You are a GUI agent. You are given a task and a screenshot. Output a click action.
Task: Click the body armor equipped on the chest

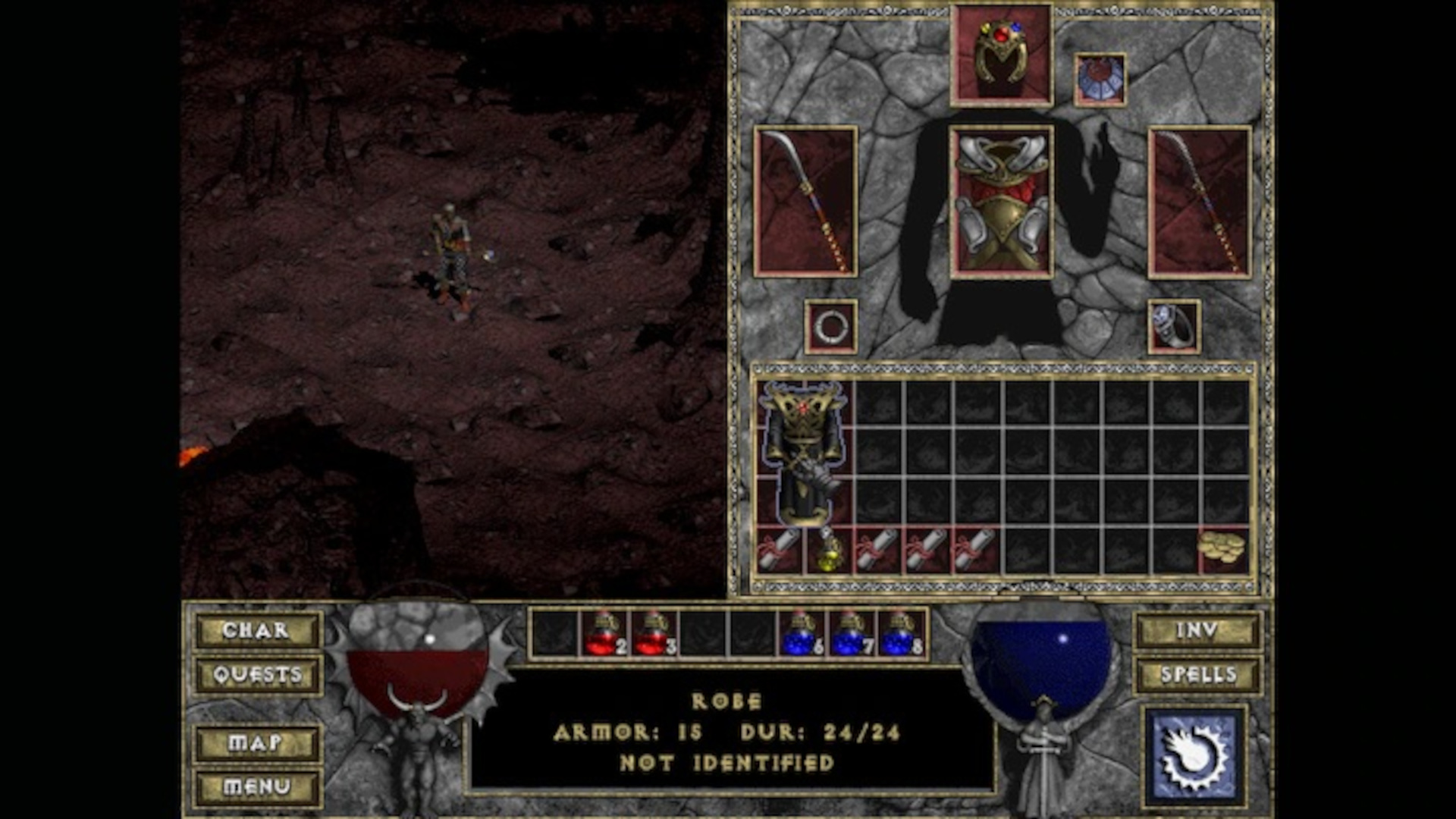pos(1003,205)
